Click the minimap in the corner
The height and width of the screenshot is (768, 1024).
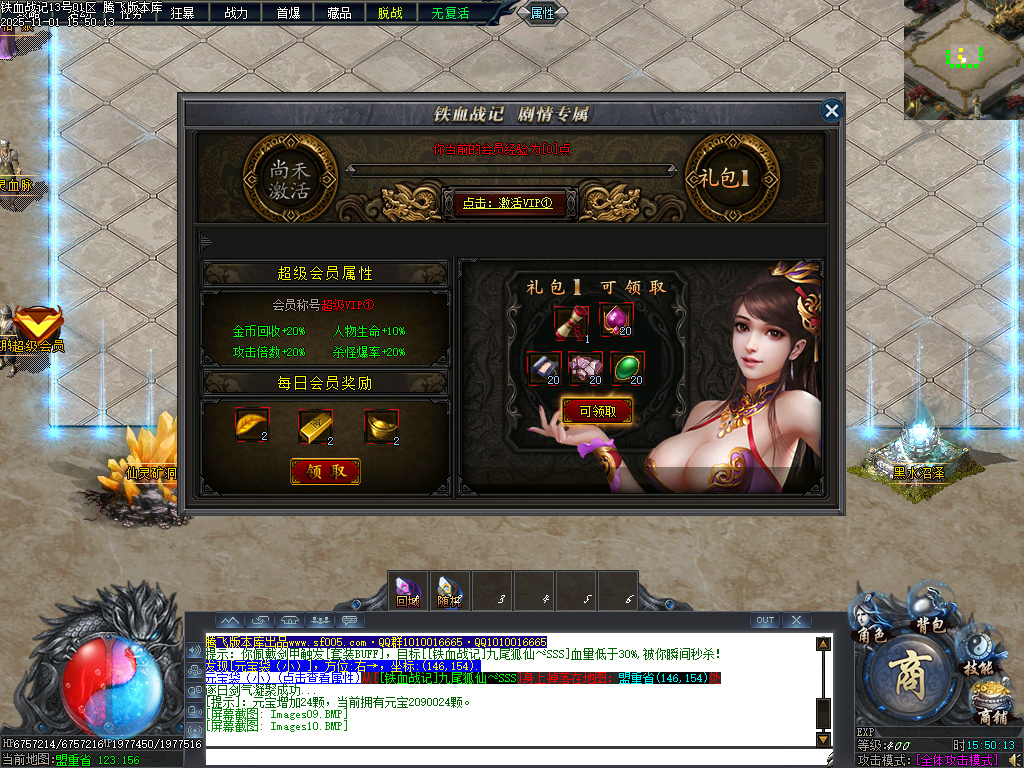pos(962,60)
